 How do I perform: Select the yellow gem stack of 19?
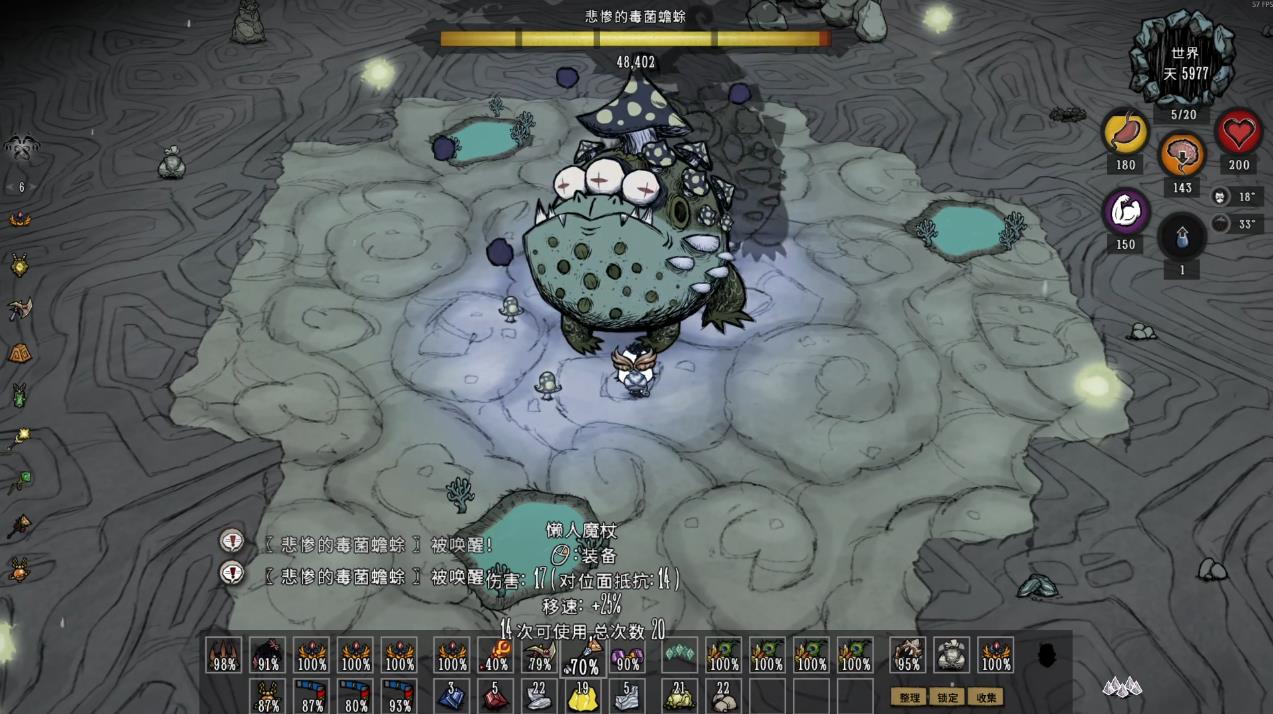point(584,696)
